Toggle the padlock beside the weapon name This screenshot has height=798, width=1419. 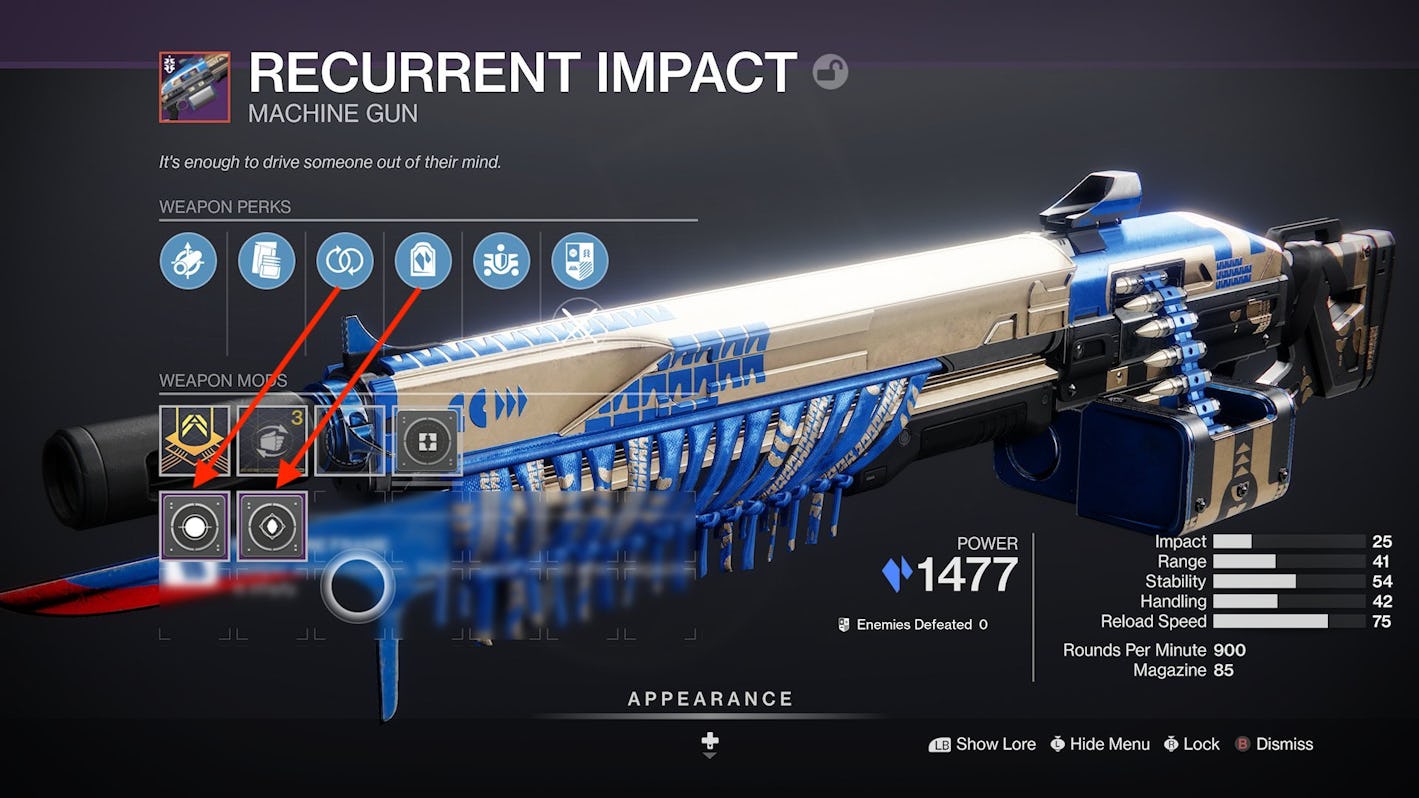pyautogui.click(x=830, y=72)
